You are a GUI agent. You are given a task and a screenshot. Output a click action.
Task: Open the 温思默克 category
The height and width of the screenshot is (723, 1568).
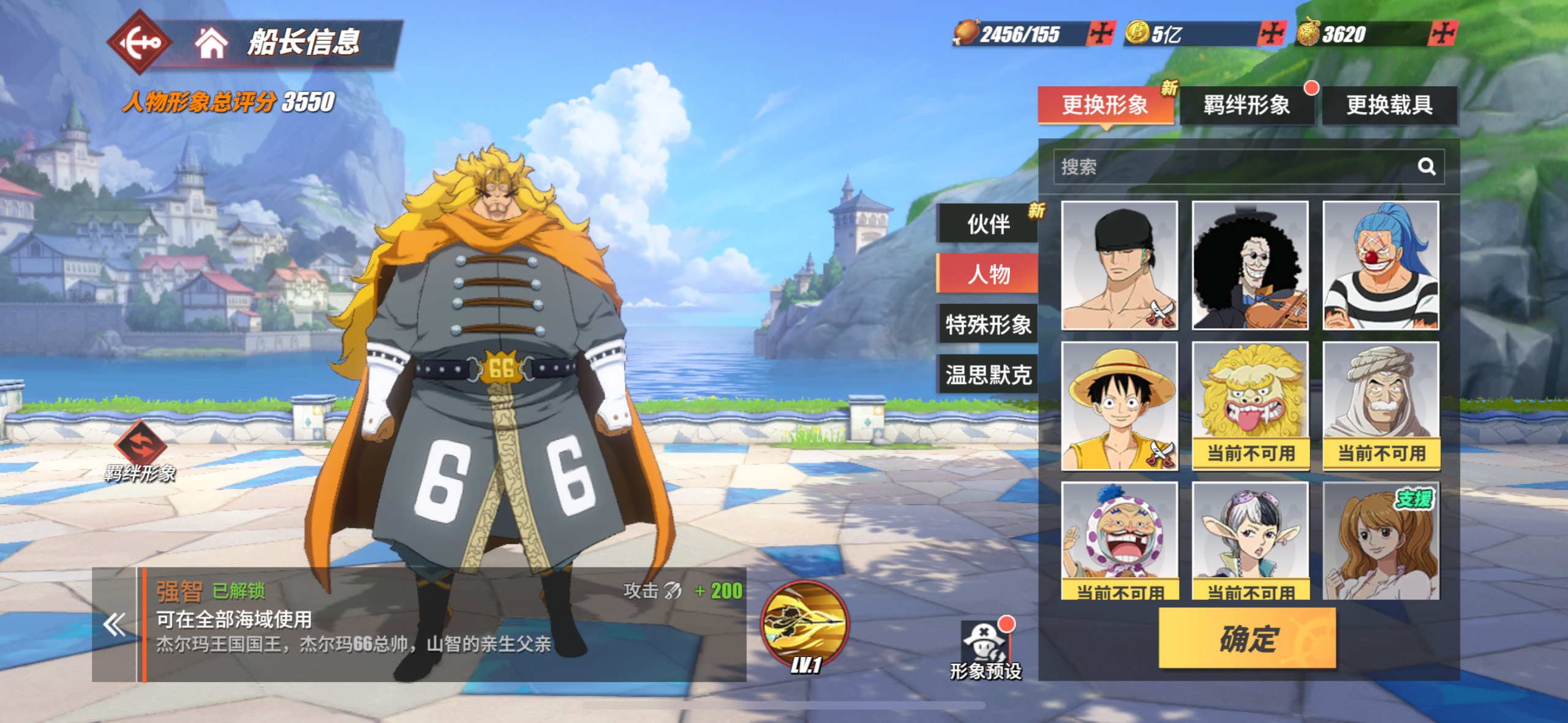(x=988, y=374)
